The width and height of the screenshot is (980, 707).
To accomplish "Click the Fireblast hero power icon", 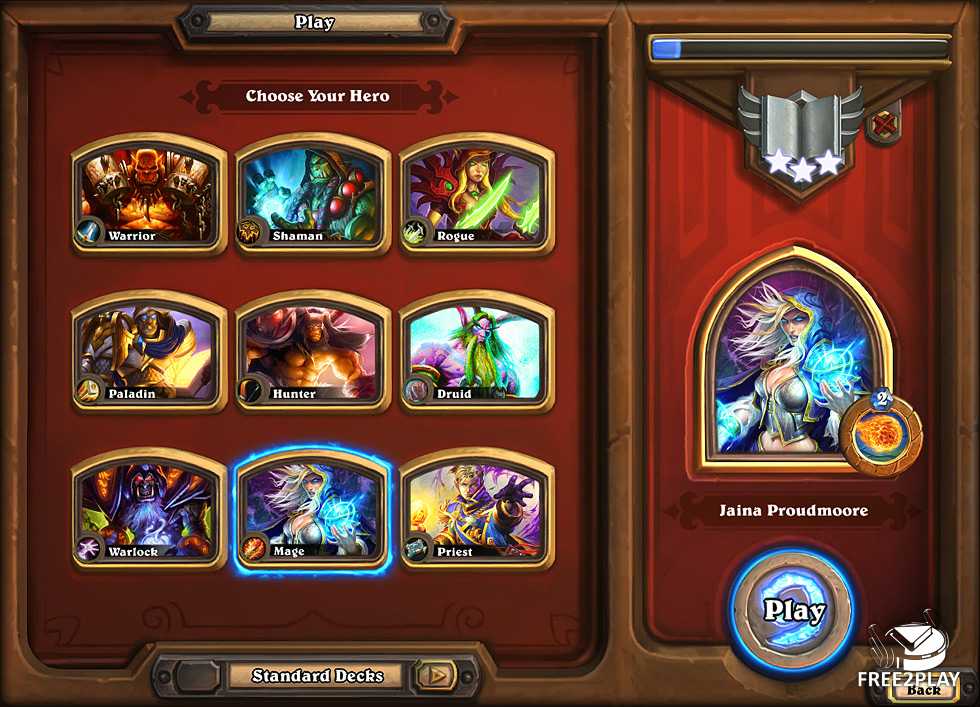I will [881, 432].
